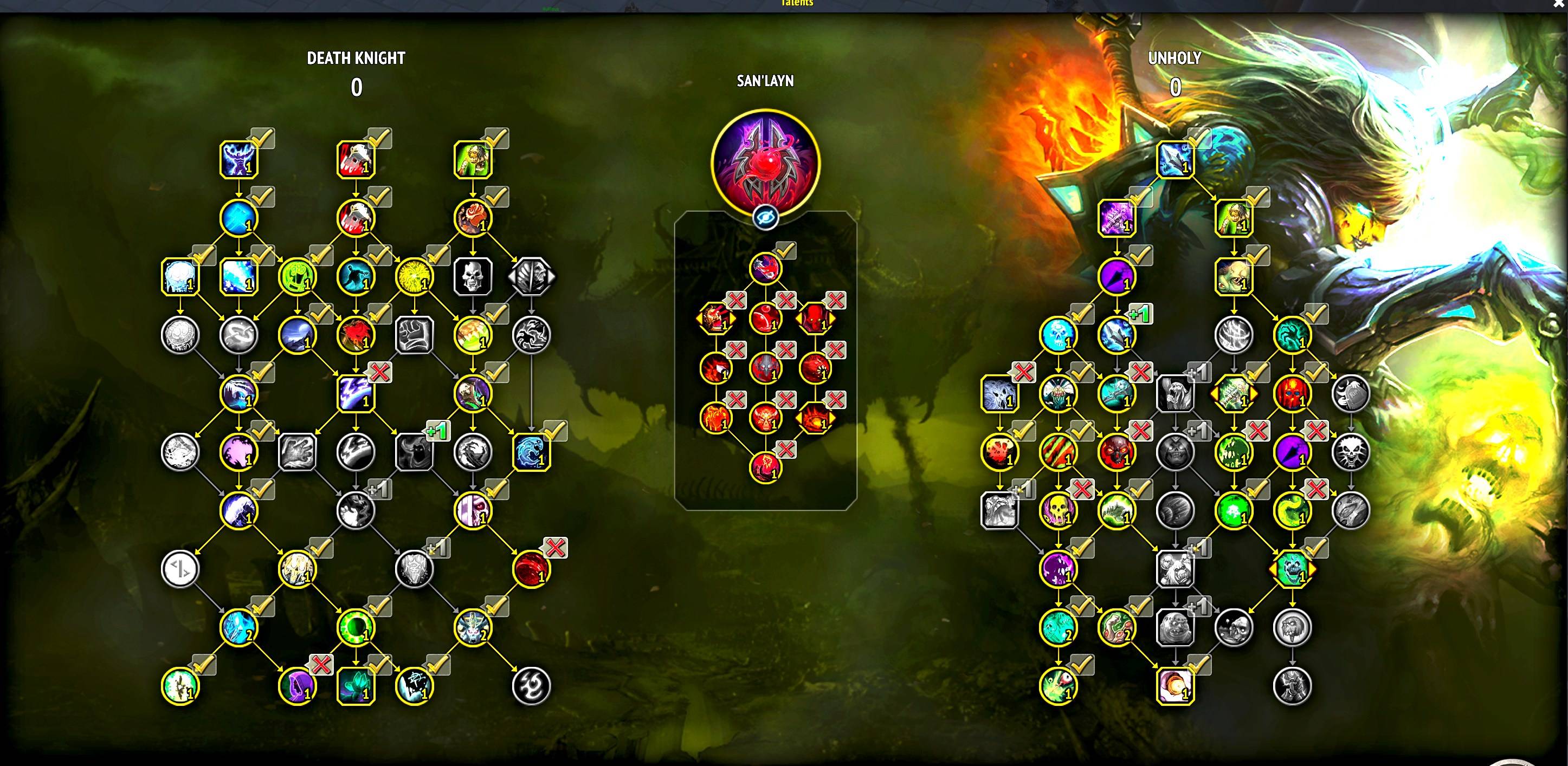Choose the pink-orange square talent at Unholy's bottom
Screen dimensions: 1568x766
(x=1175, y=686)
